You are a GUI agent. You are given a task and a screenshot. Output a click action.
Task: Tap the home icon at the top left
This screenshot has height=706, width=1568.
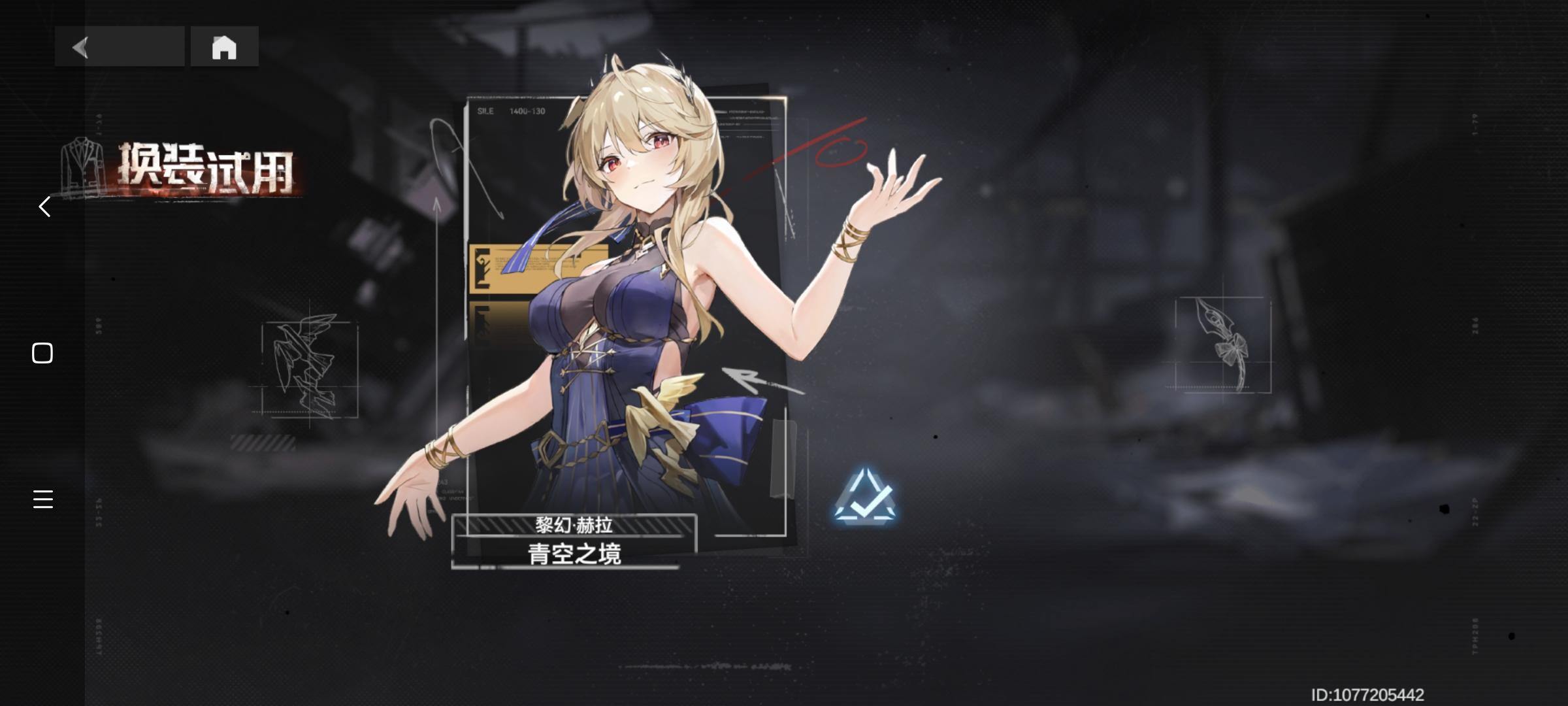click(225, 48)
